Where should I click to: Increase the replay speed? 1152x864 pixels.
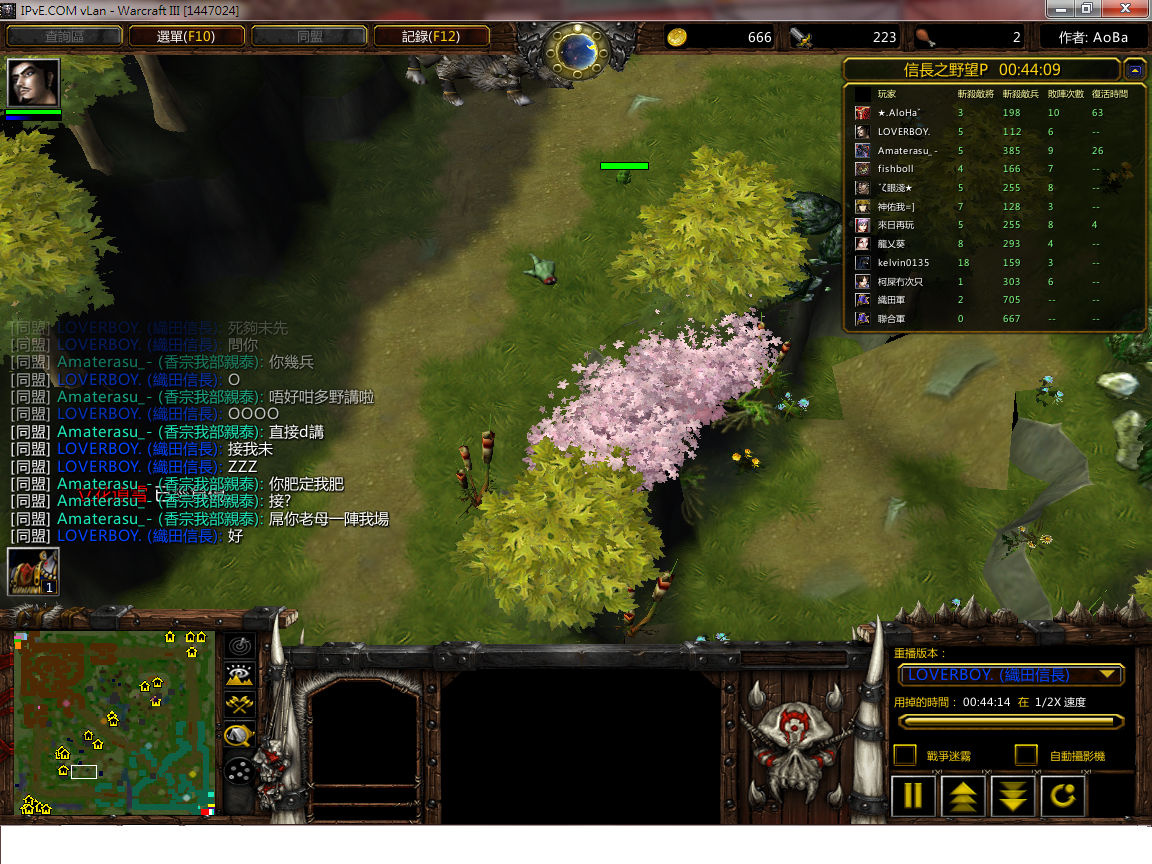pos(962,796)
